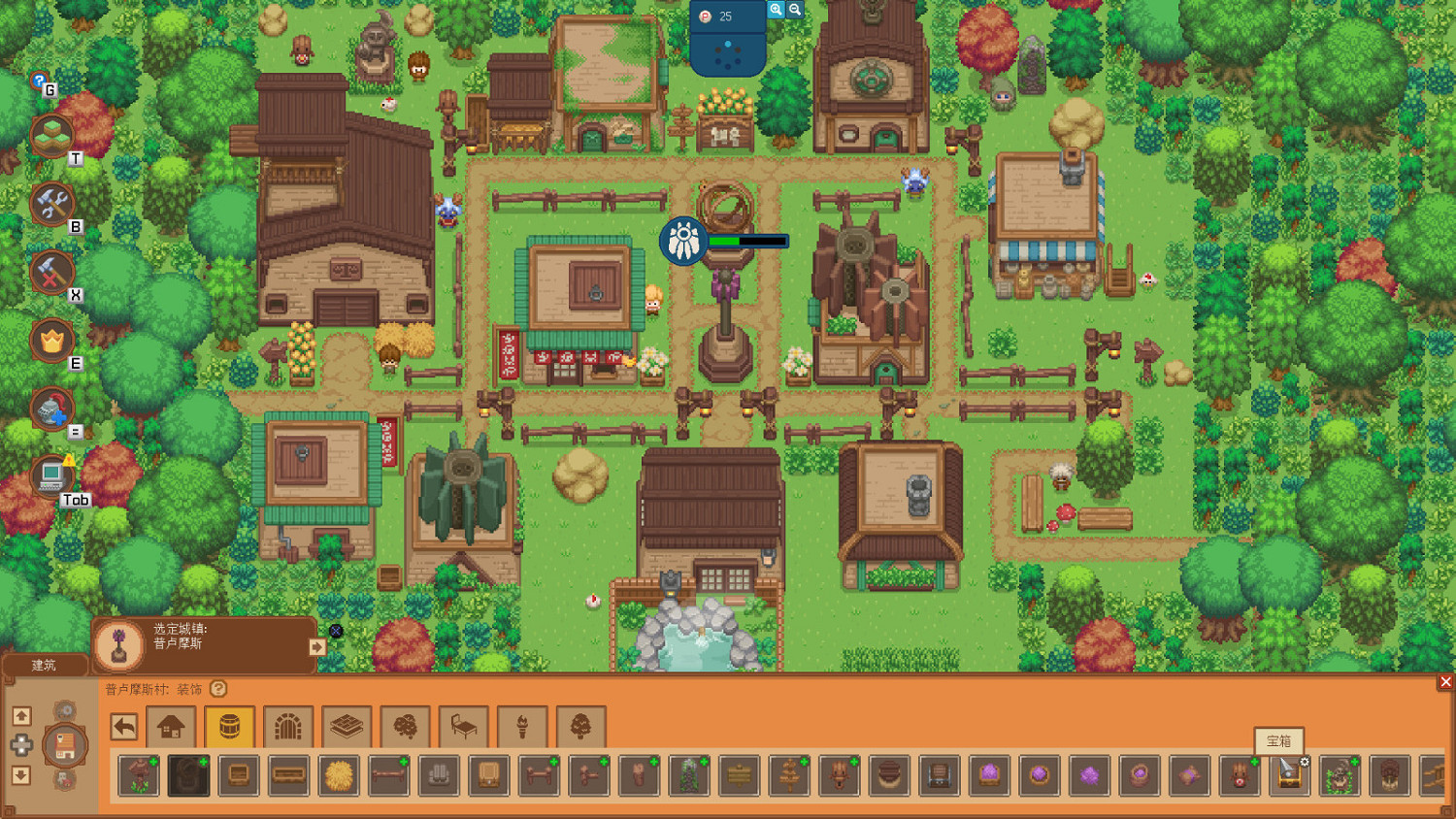
Task: Click the computer icon with warning badge (Tob)
Action: click(53, 475)
